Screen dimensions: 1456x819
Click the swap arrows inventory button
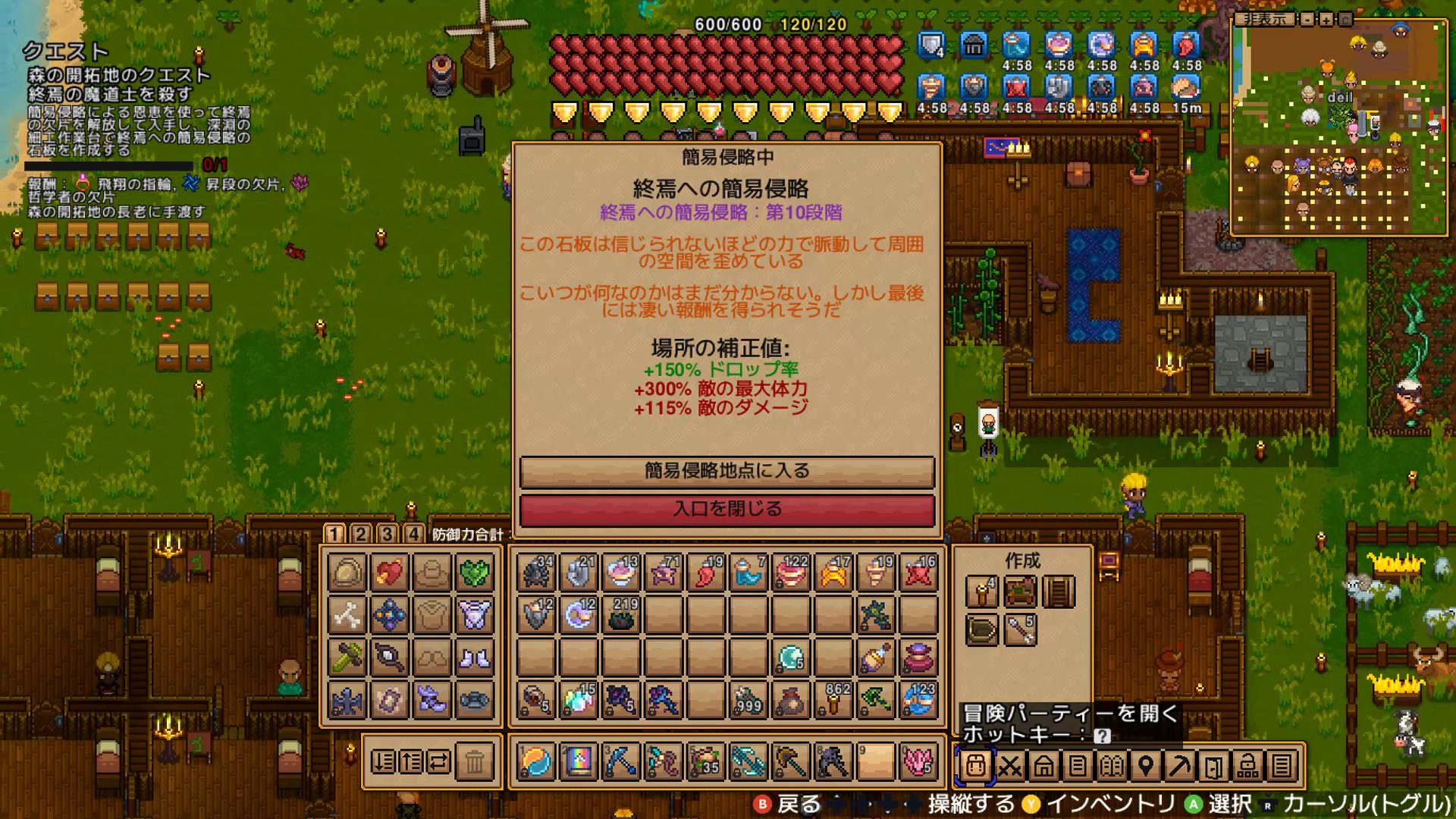coord(440,761)
